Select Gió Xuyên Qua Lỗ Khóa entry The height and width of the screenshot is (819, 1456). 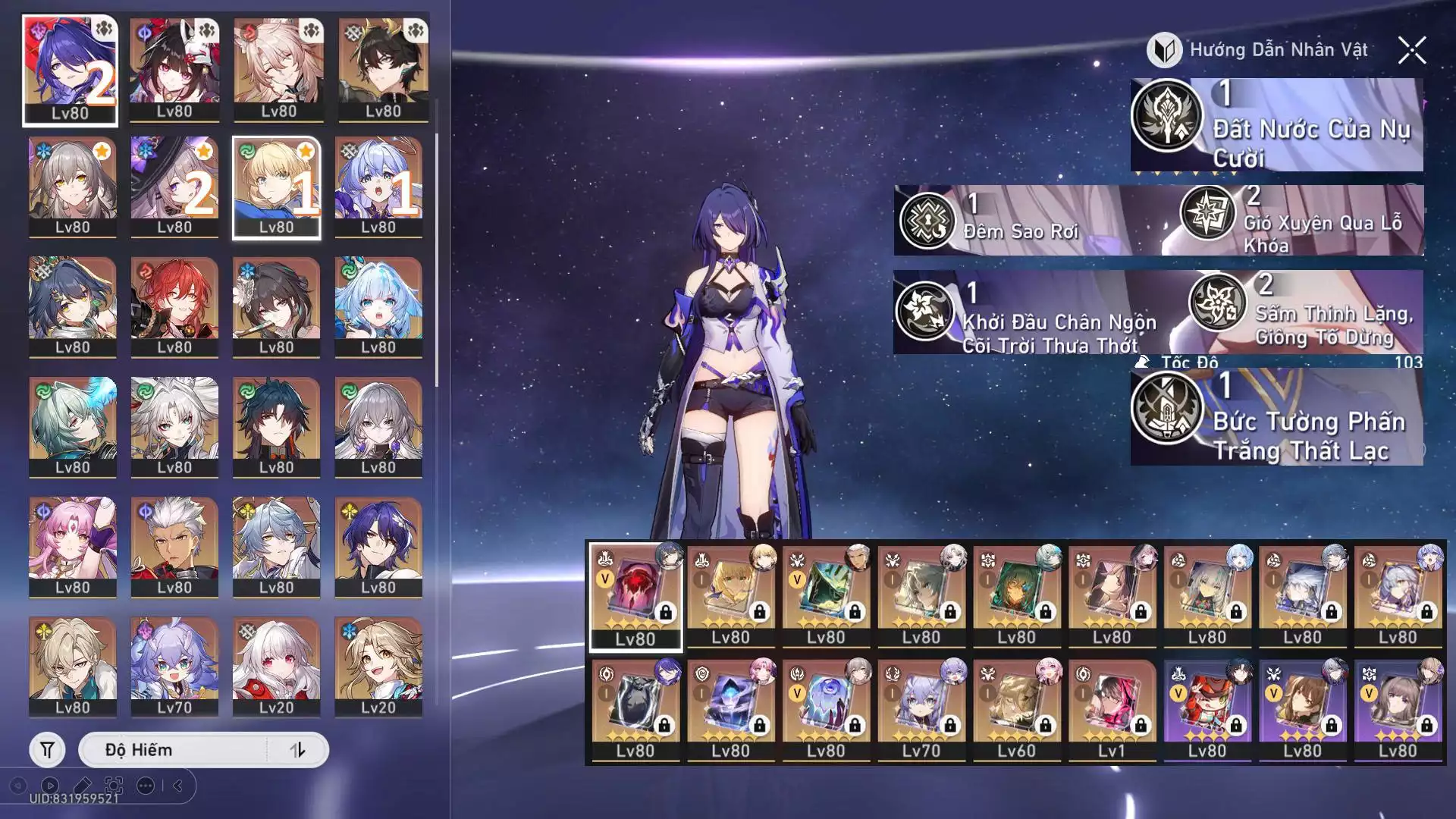point(1301,221)
